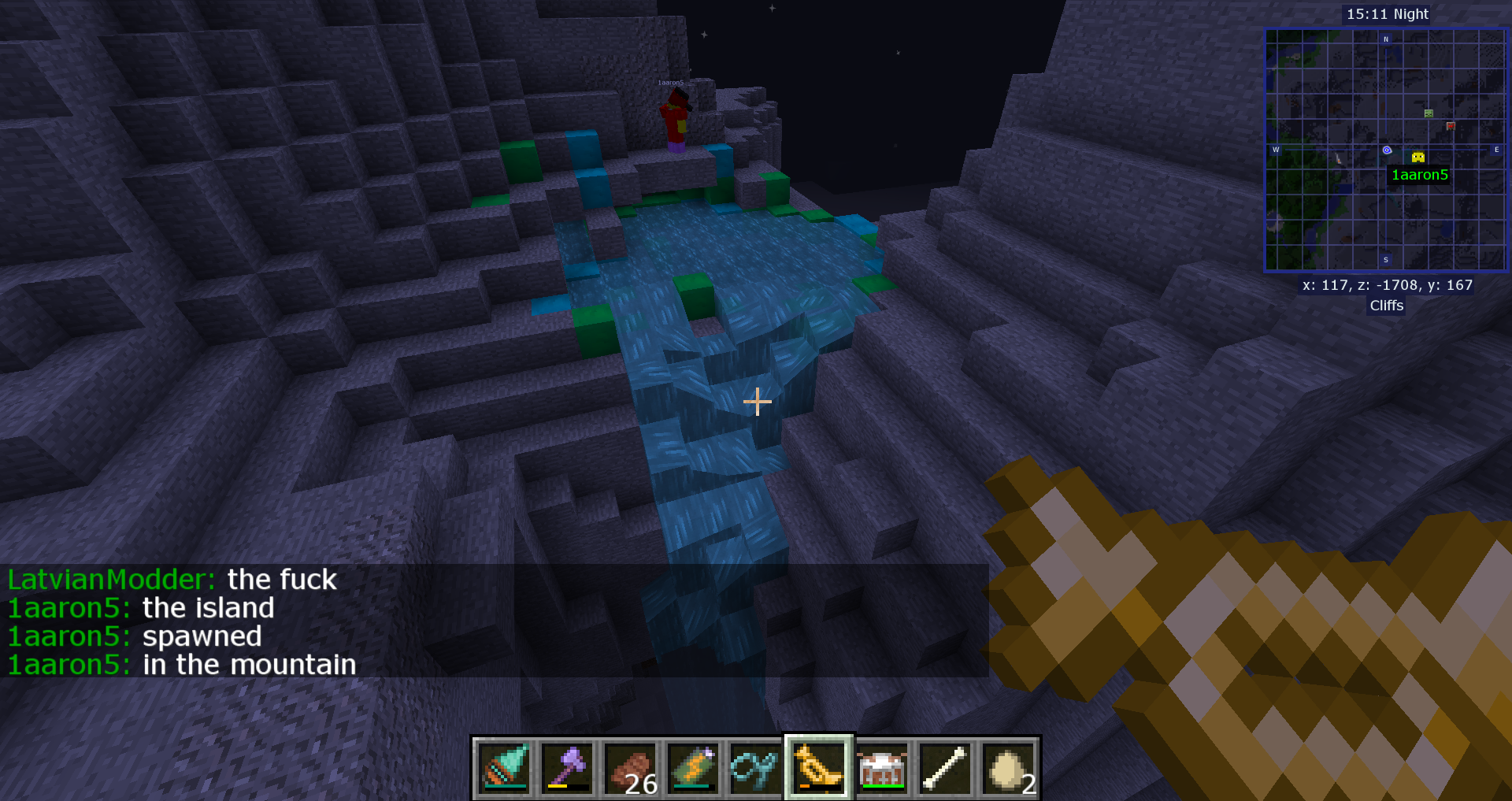Click the red spider marker on the minimap
This screenshot has width=1512, height=801.
[1451, 125]
